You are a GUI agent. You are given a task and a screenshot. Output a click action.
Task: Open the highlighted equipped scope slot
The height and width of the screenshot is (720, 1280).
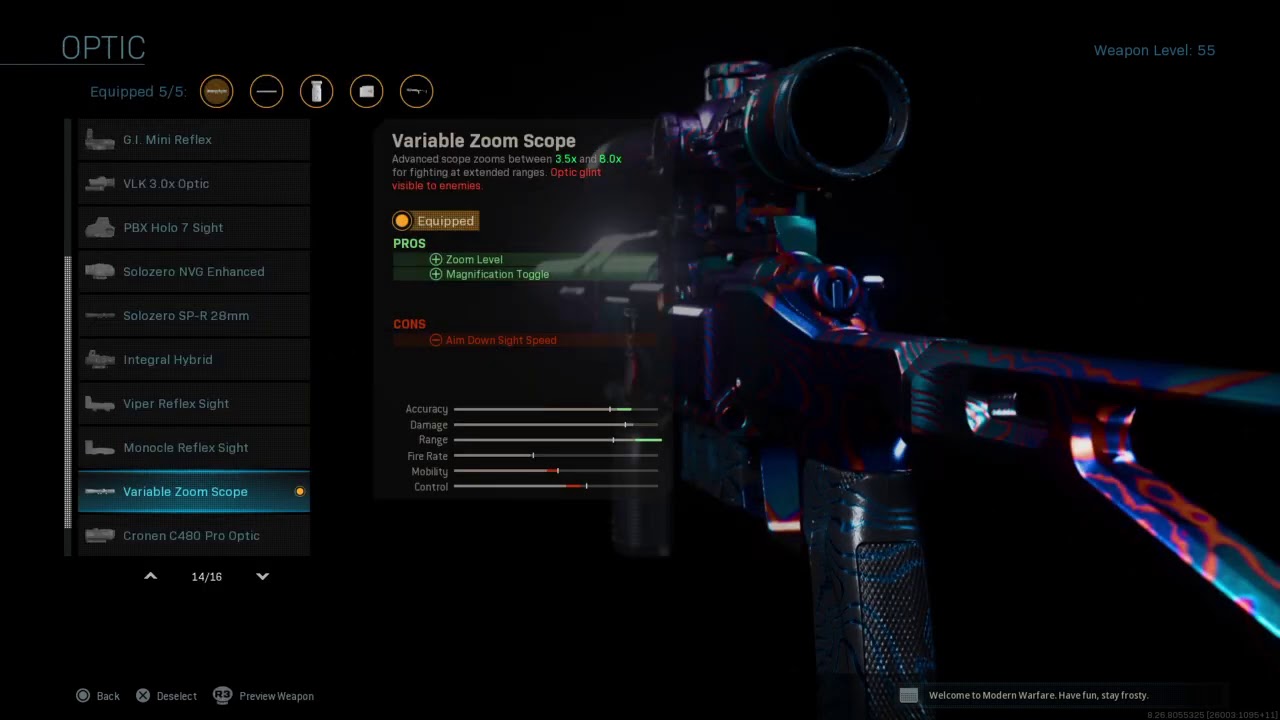pyautogui.click(x=217, y=92)
